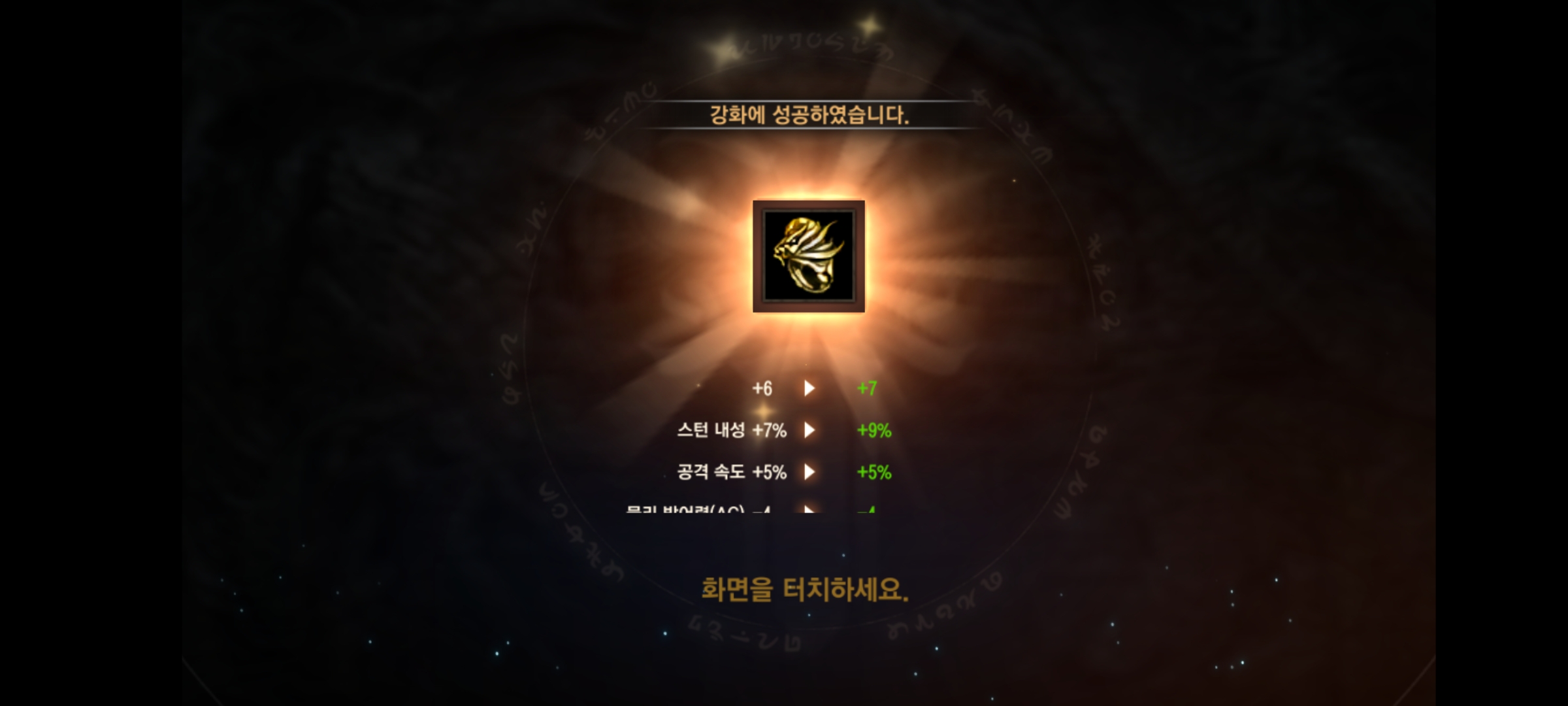Tap the arrow beside 공격 속도 row
This screenshot has height=706, width=1568.
[809, 472]
